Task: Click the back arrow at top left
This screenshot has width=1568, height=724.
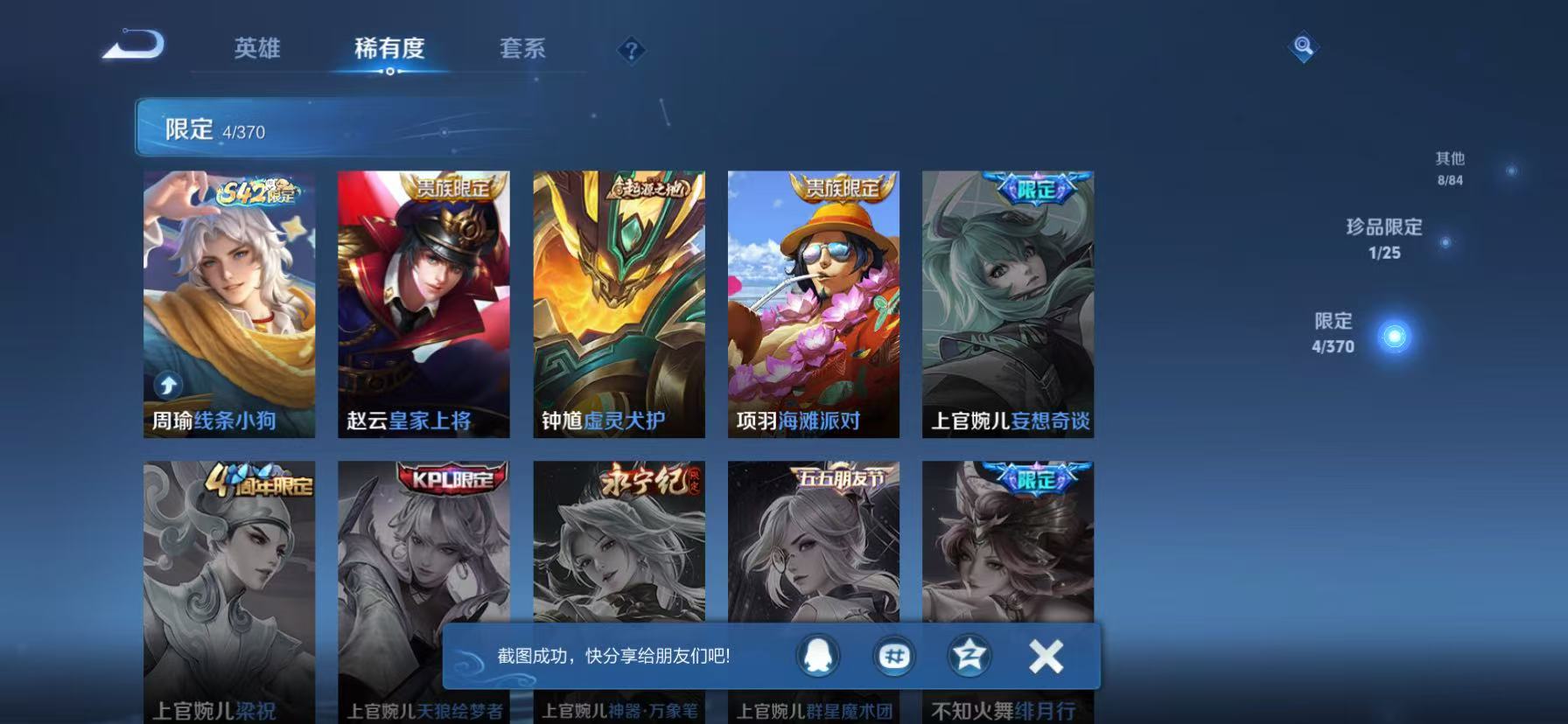Action: [x=133, y=45]
